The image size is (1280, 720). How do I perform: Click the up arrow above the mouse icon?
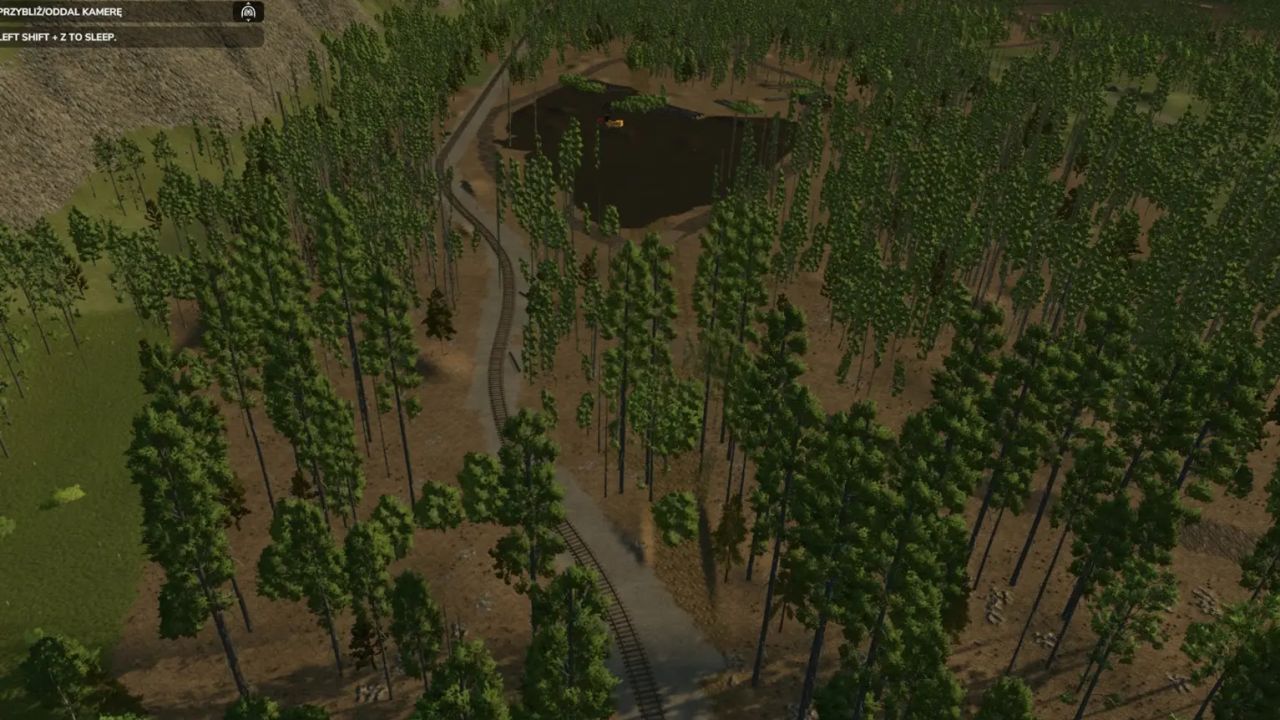click(248, 3)
